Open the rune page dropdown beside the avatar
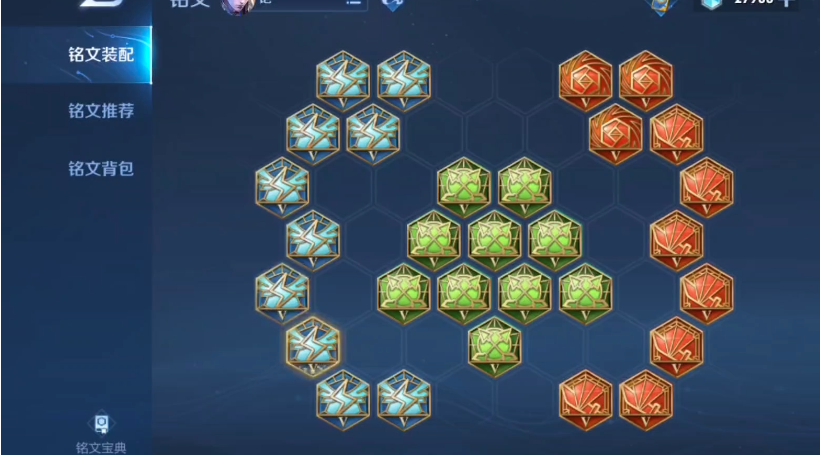 click(x=352, y=3)
